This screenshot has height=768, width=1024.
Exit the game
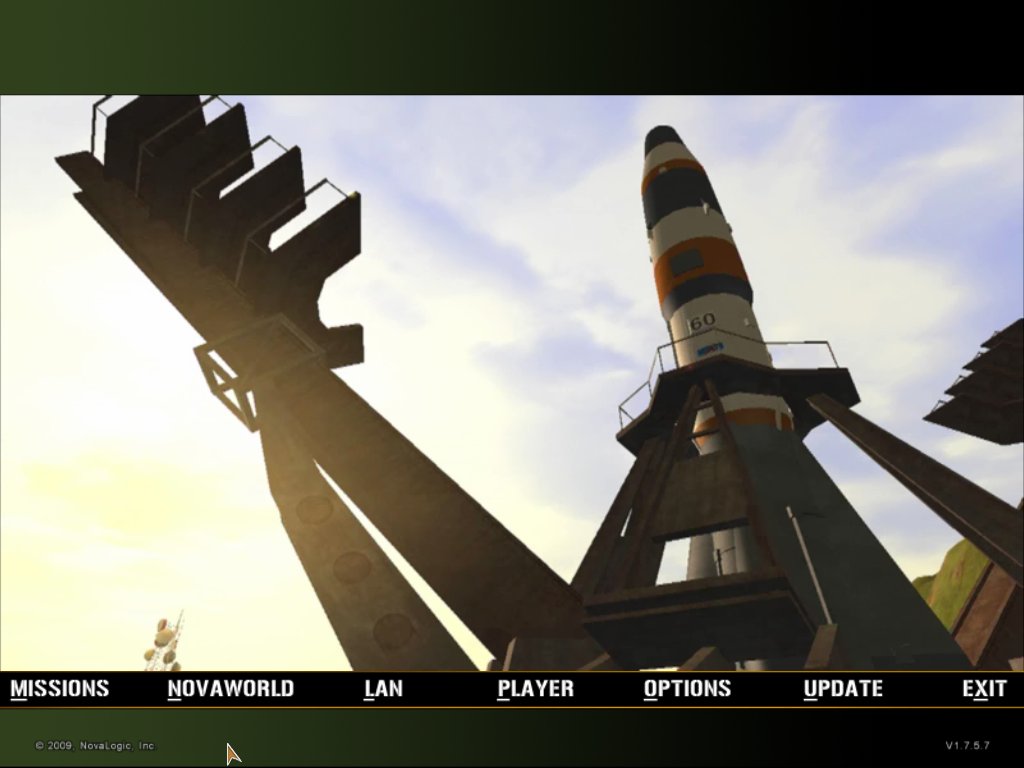(x=984, y=688)
